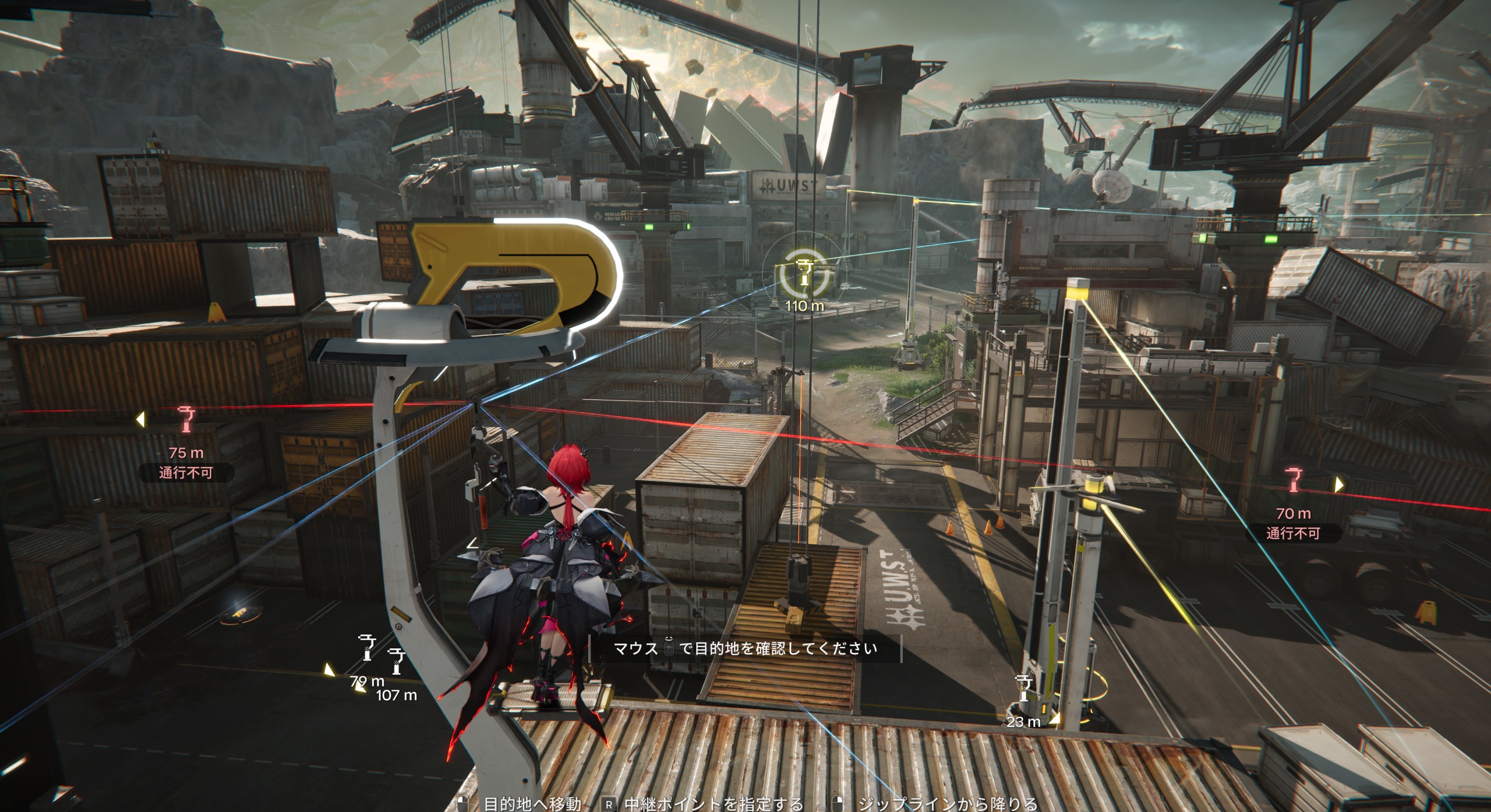Select the 107 m zipline marker
This screenshot has width=1491, height=812.
[x=397, y=662]
